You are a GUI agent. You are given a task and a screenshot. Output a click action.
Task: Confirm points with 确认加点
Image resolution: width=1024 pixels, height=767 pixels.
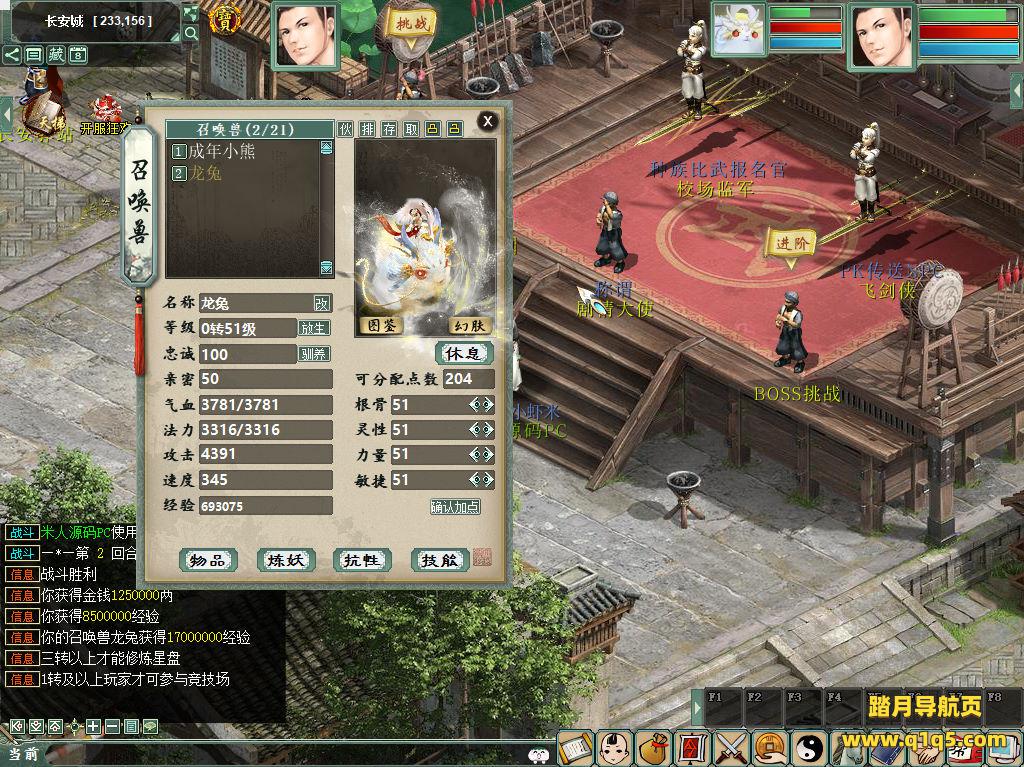[455, 507]
